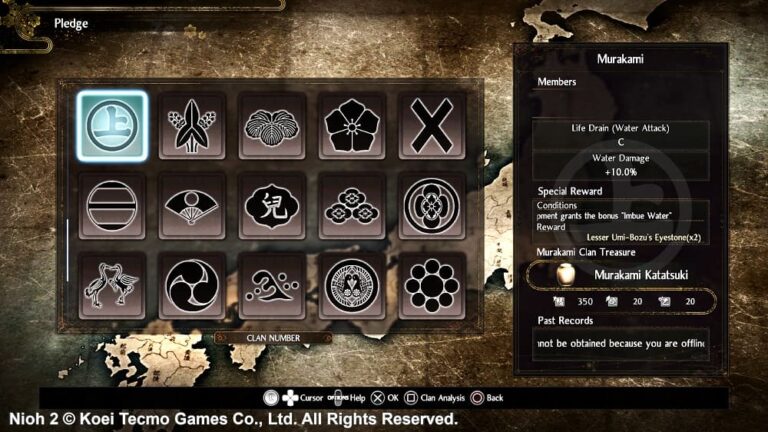Select the cluster of round dots crest
Image resolution: width=768 pixels, height=432 pixels.
click(x=432, y=285)
